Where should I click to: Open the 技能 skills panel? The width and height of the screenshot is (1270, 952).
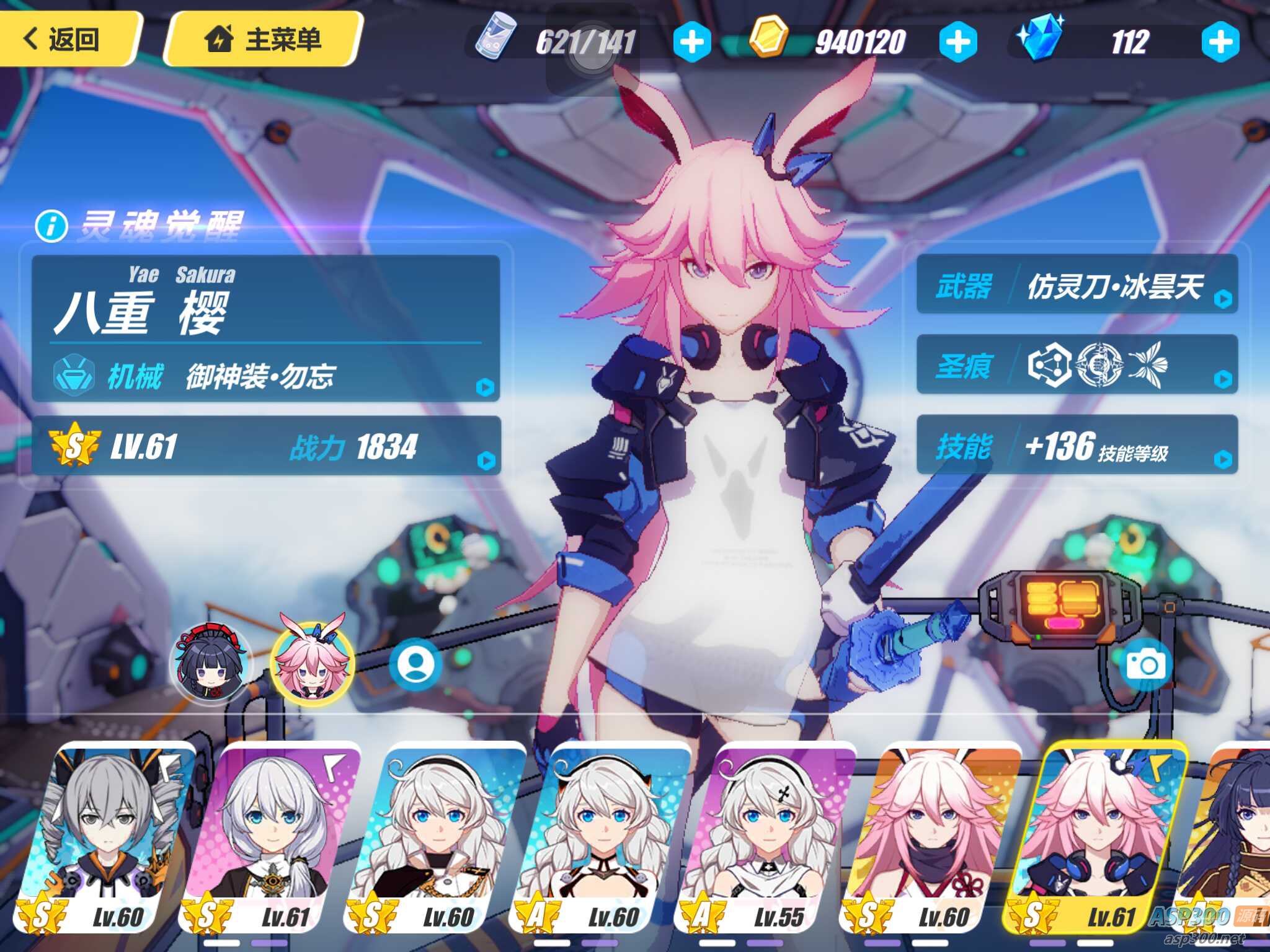(1077, 445)
